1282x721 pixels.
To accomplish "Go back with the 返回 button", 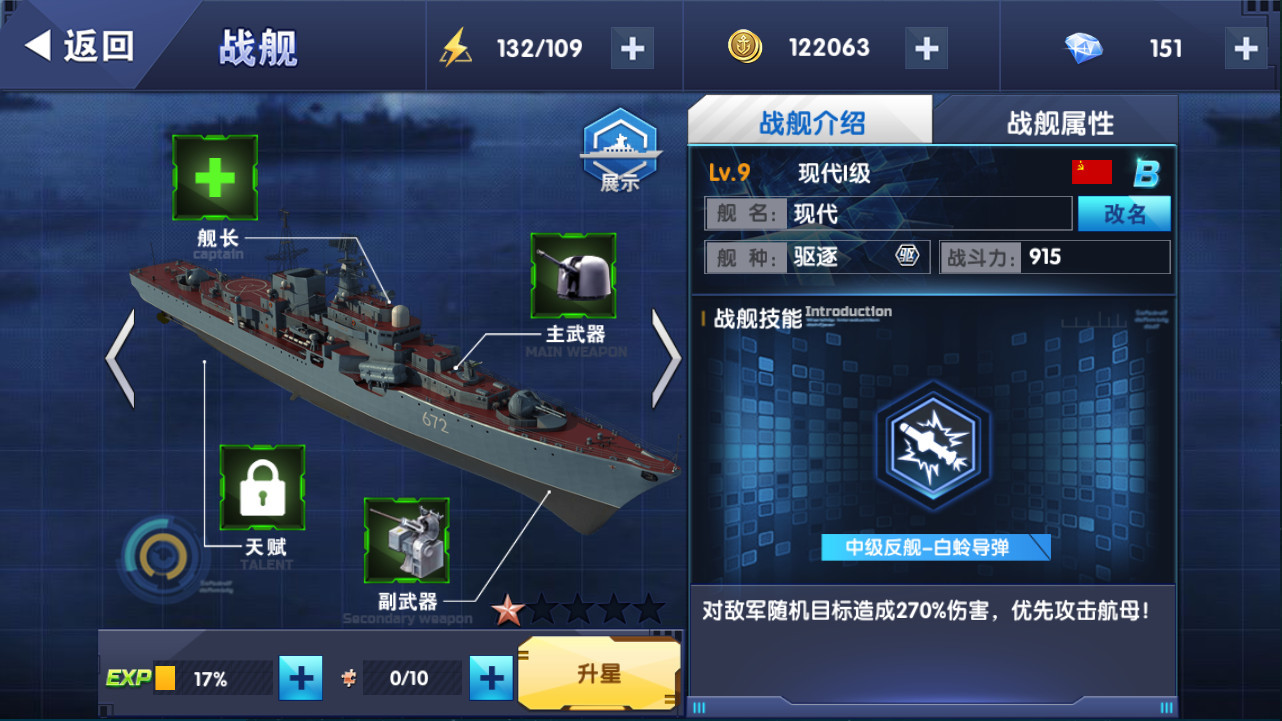I will (80, 46).
